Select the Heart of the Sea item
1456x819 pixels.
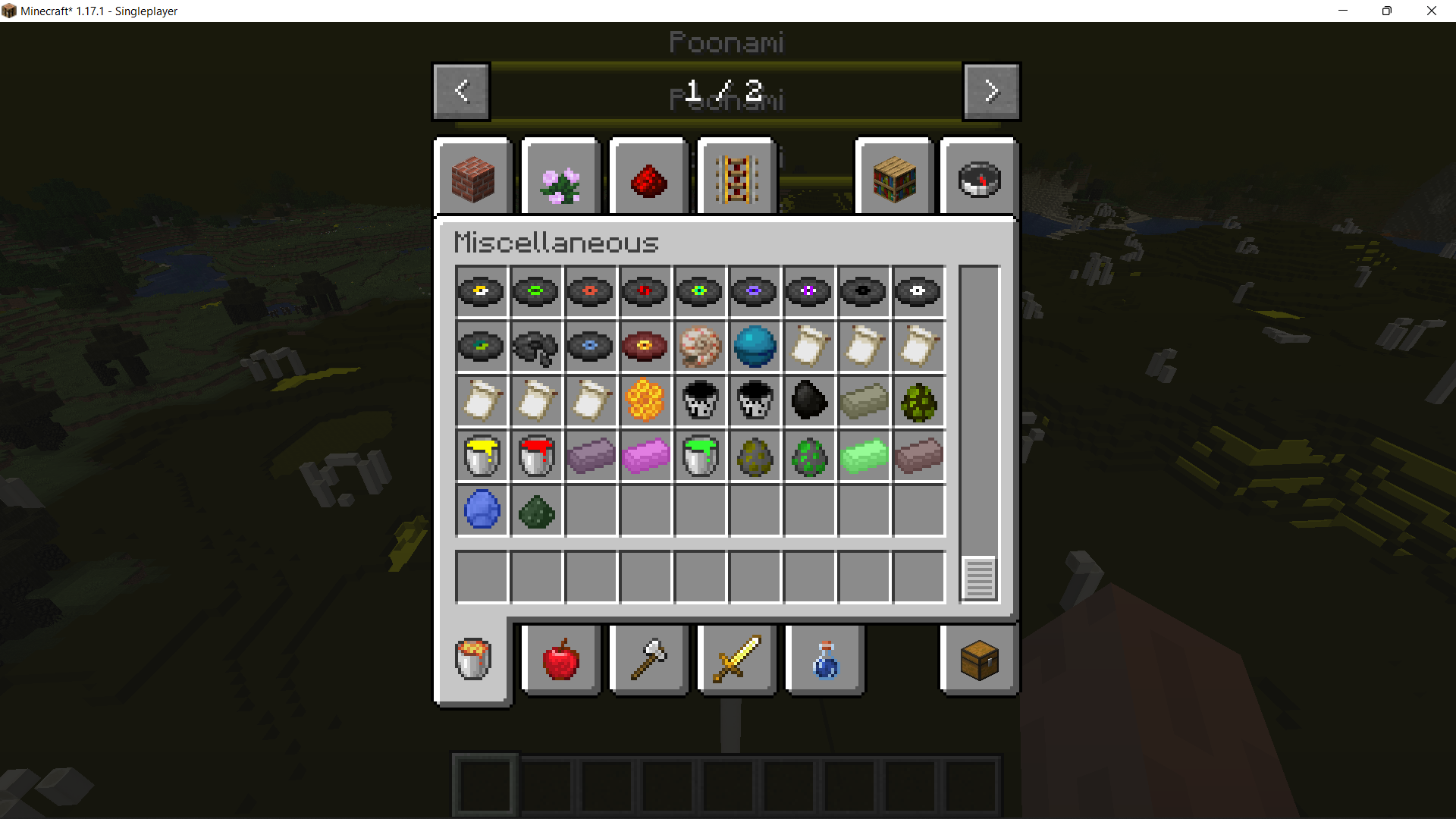click(x=755, y=347)
